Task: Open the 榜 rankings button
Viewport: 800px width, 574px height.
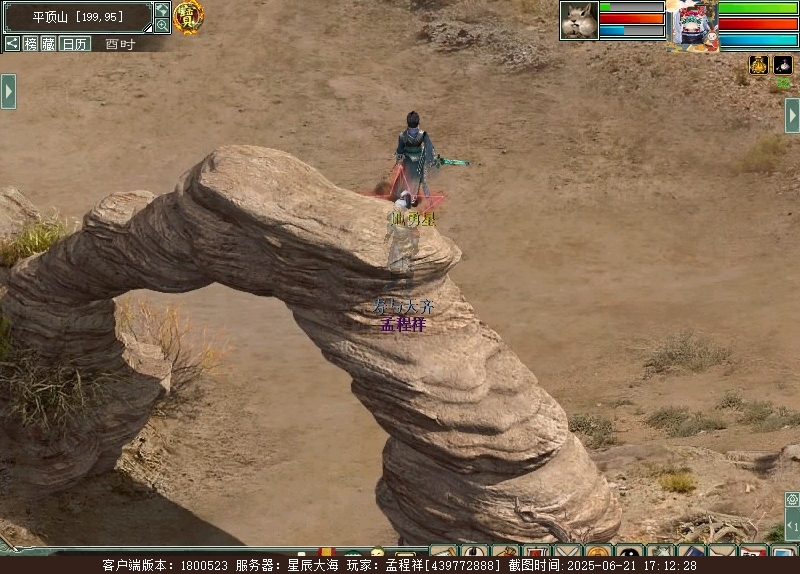Action: 30,44
